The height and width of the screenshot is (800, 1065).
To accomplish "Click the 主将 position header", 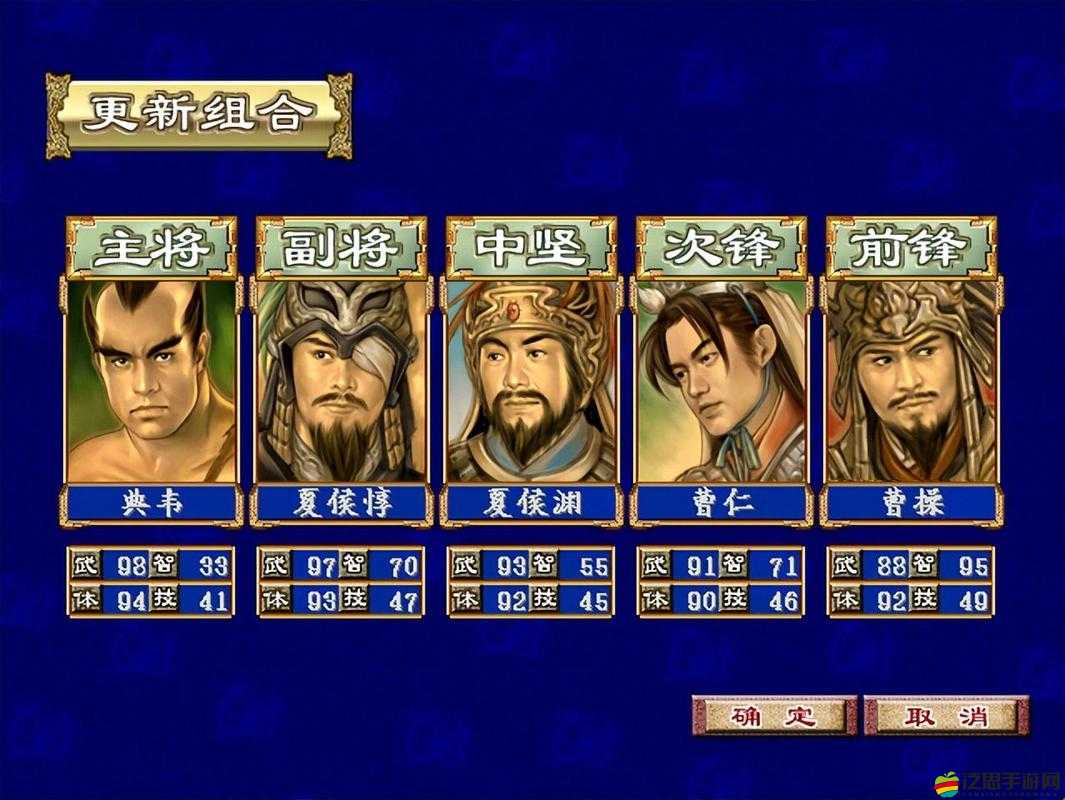I will [x=152, y=247].
